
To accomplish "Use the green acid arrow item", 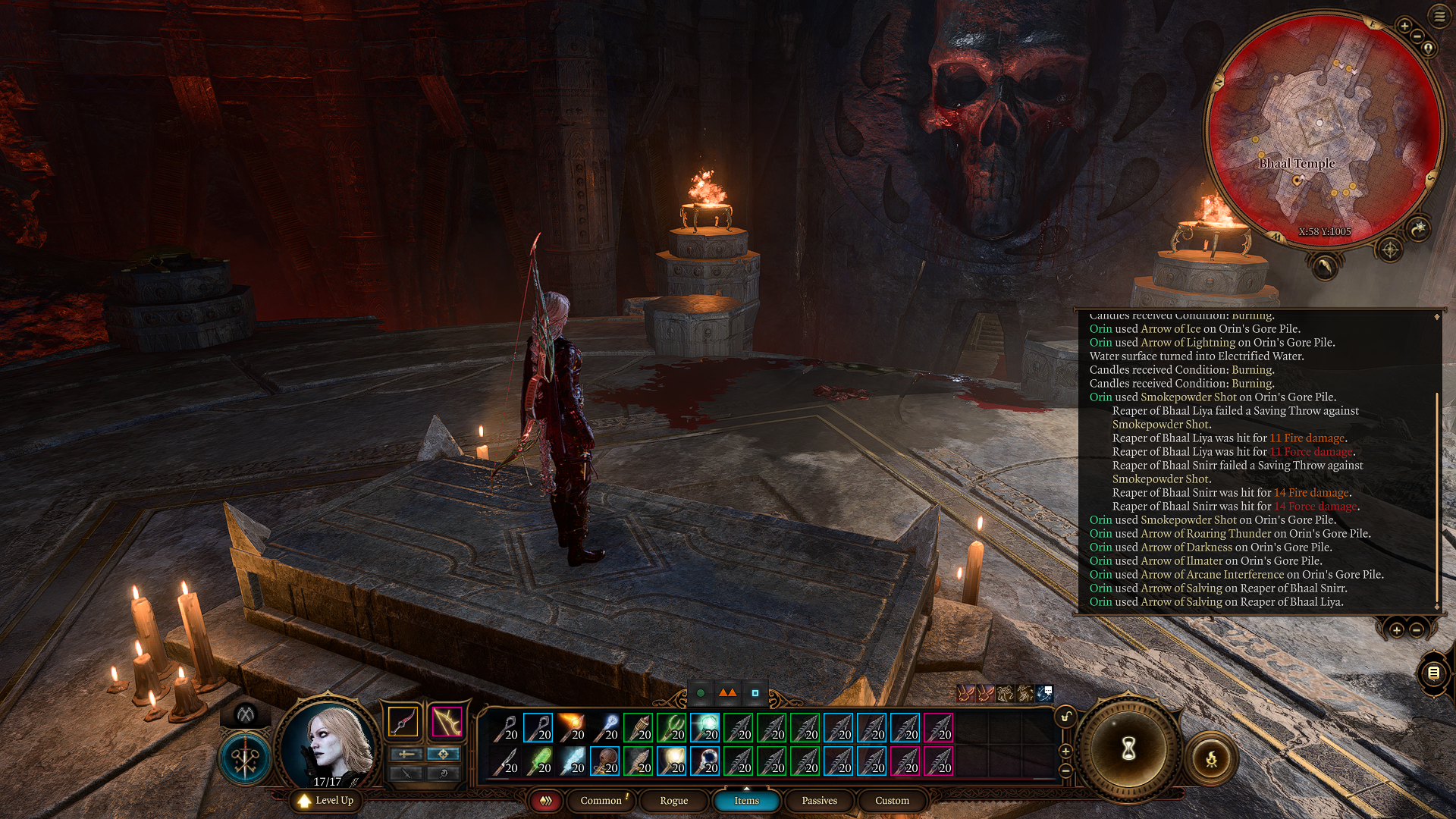I will point(538,761).
